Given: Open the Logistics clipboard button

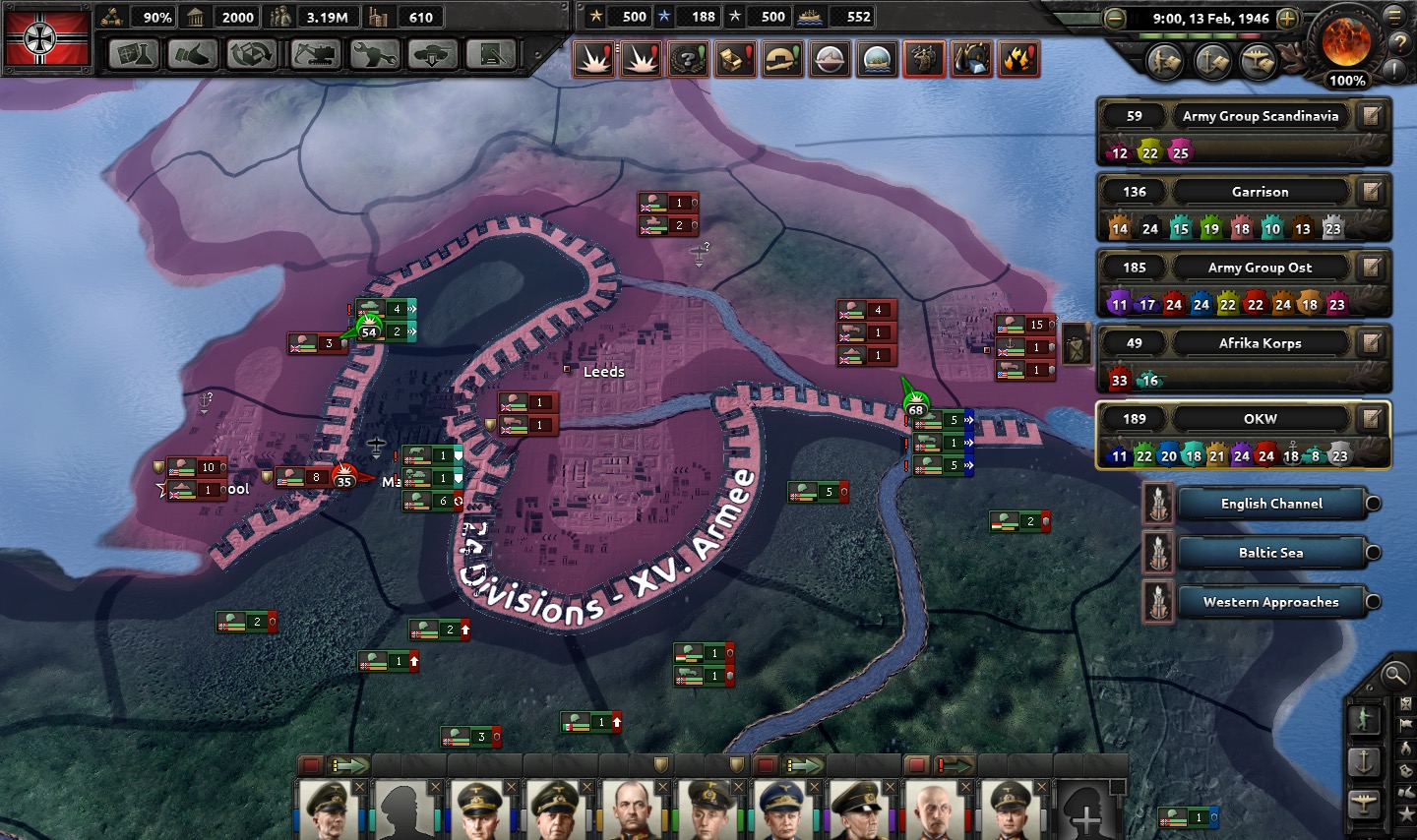Looking at the screenshot, I should click(491, 55).
